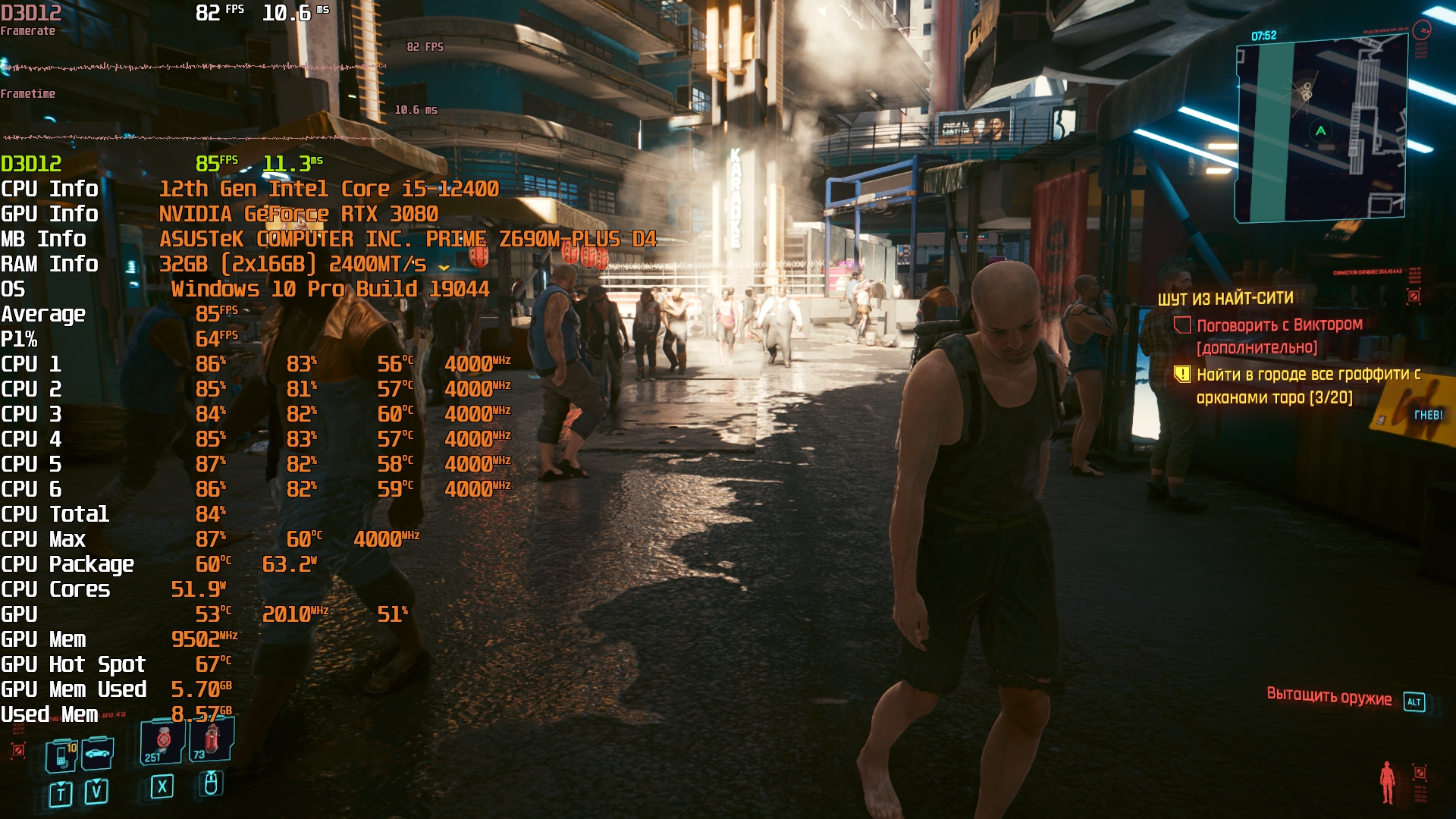Open the phone slot with 10 messages
The width and height of the screenshot is (1456, 819).
(62, 755)
